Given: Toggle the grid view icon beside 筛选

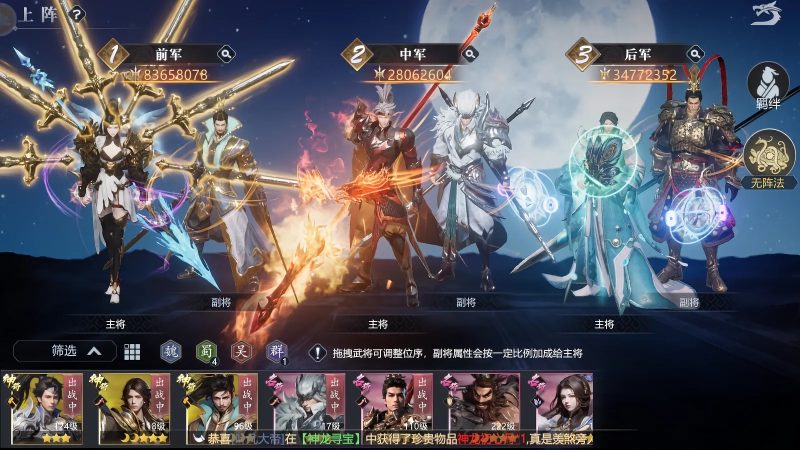Looking at the screenshot, I should (132, 352).
